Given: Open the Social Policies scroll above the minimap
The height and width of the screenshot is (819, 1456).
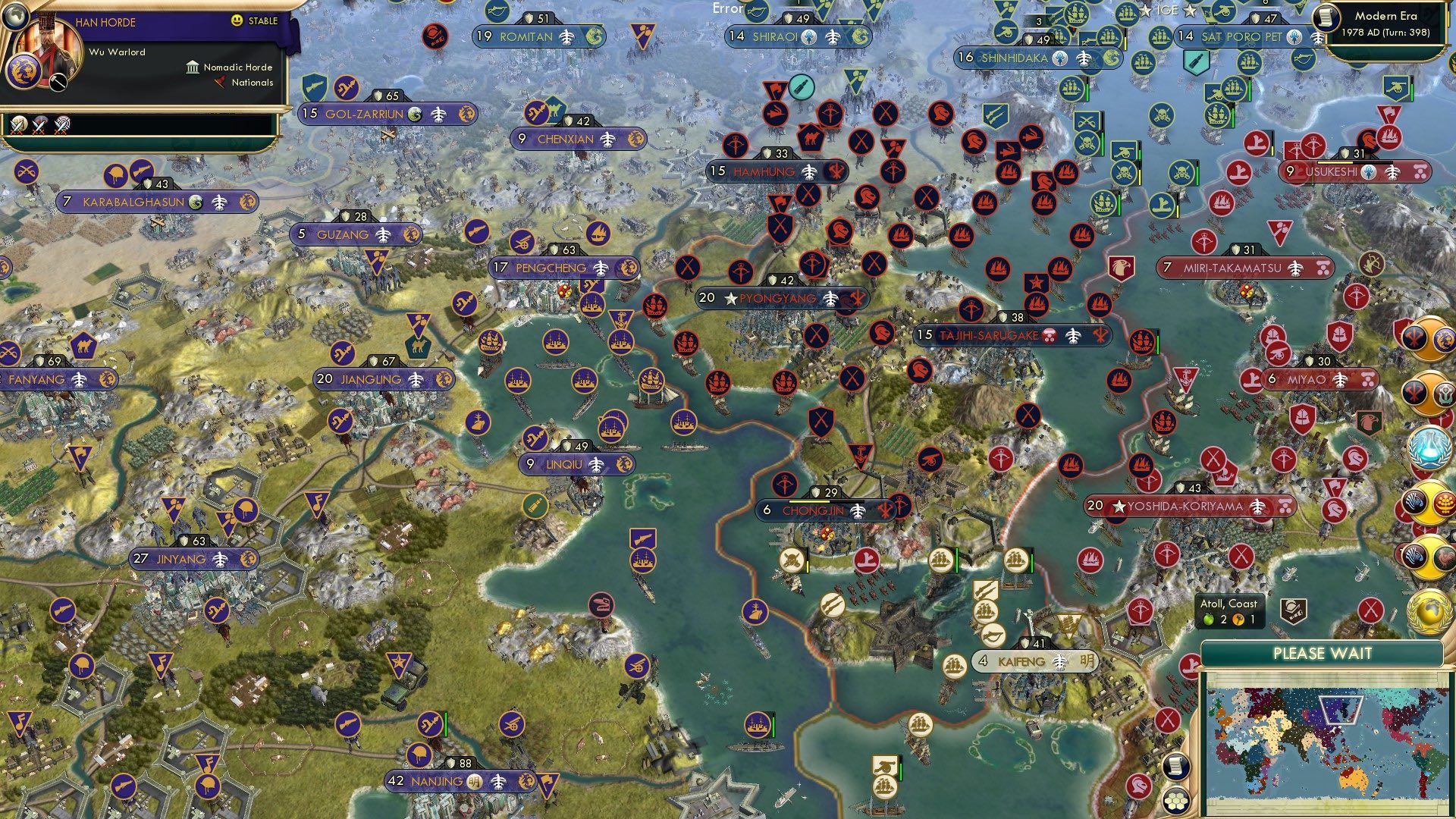Looking at the screenshot, I should [x=1176, y=764].
